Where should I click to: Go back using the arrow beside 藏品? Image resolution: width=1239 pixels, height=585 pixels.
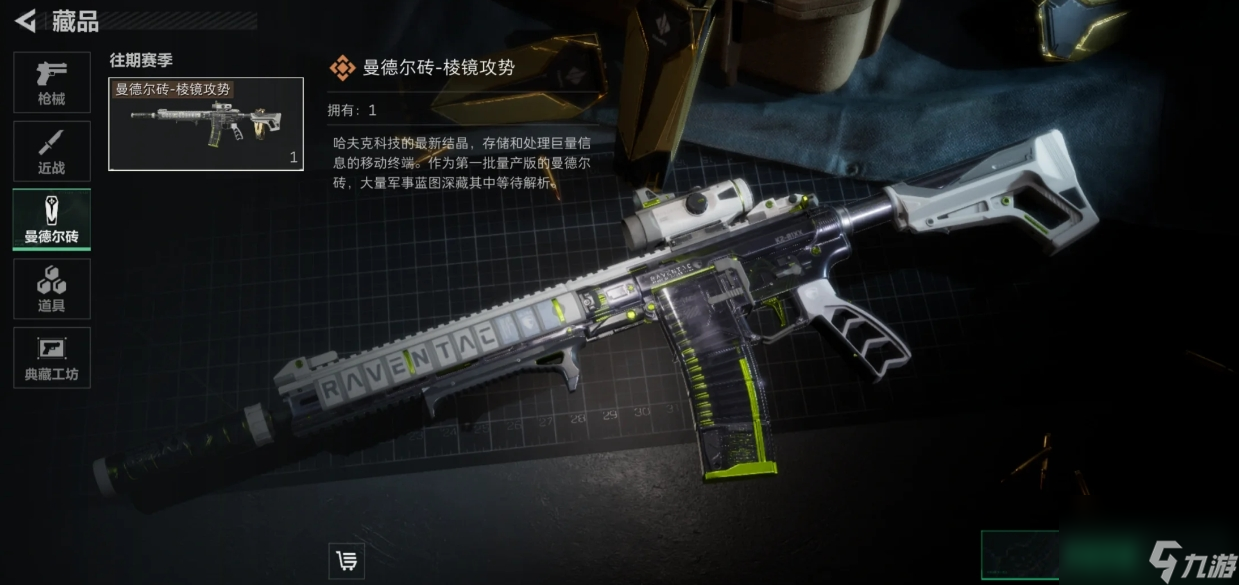click(26, 20)
